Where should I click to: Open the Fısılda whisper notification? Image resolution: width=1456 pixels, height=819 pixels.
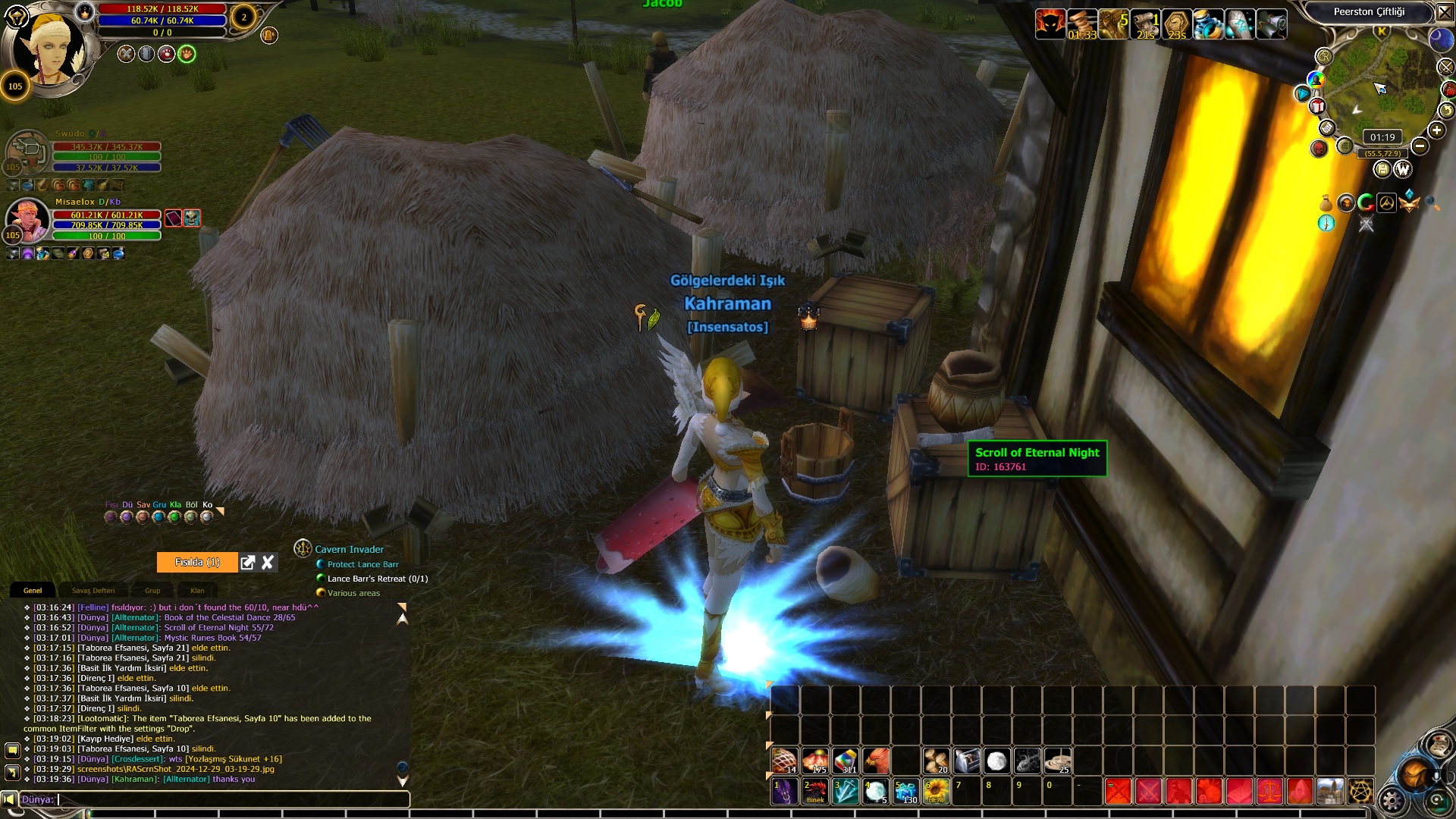click(x=197, y=562)
